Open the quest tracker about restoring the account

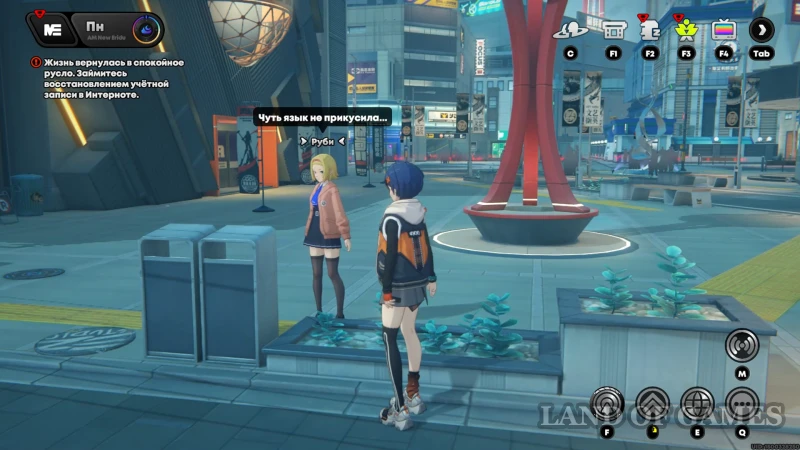coord(90,78)
